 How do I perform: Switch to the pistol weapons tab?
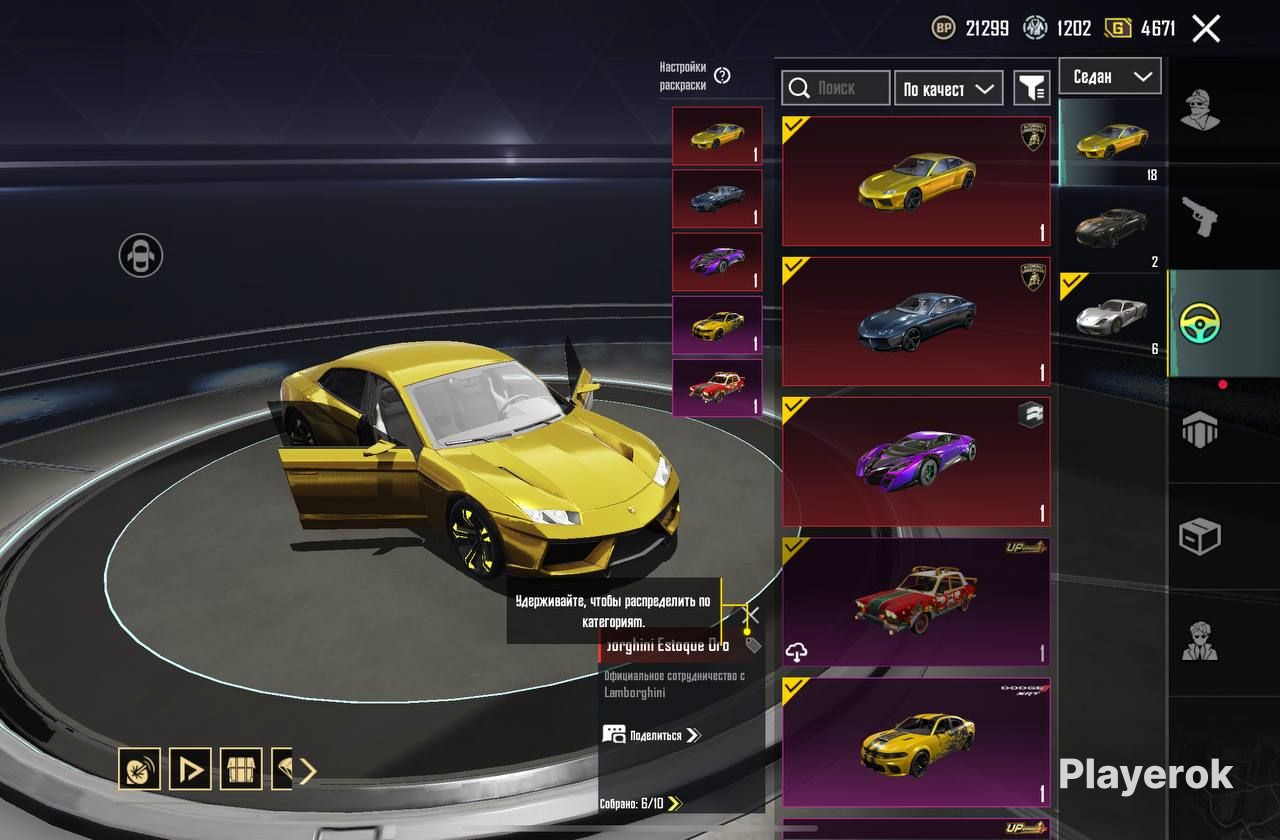(1199, 216)
